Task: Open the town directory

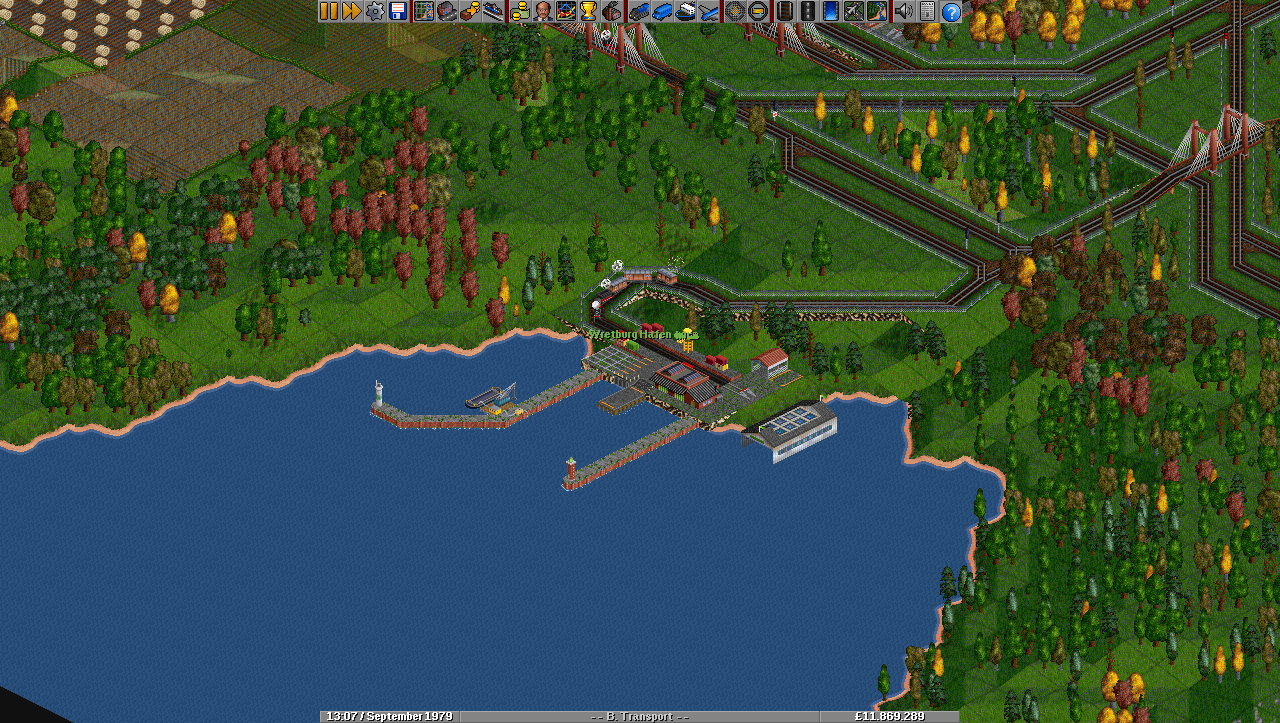Action: coord(447,11)
